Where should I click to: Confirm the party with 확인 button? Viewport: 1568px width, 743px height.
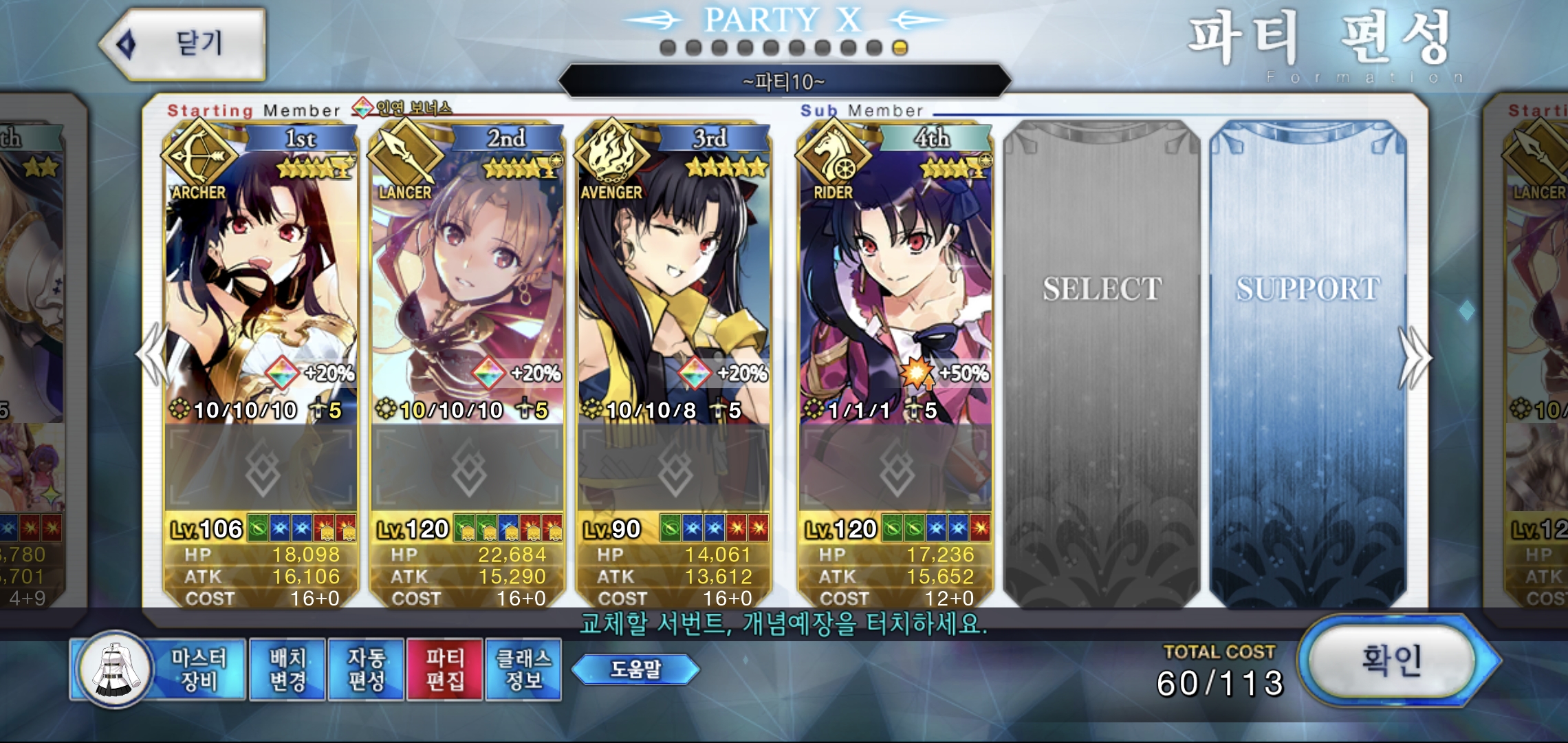pos(1391,660)
